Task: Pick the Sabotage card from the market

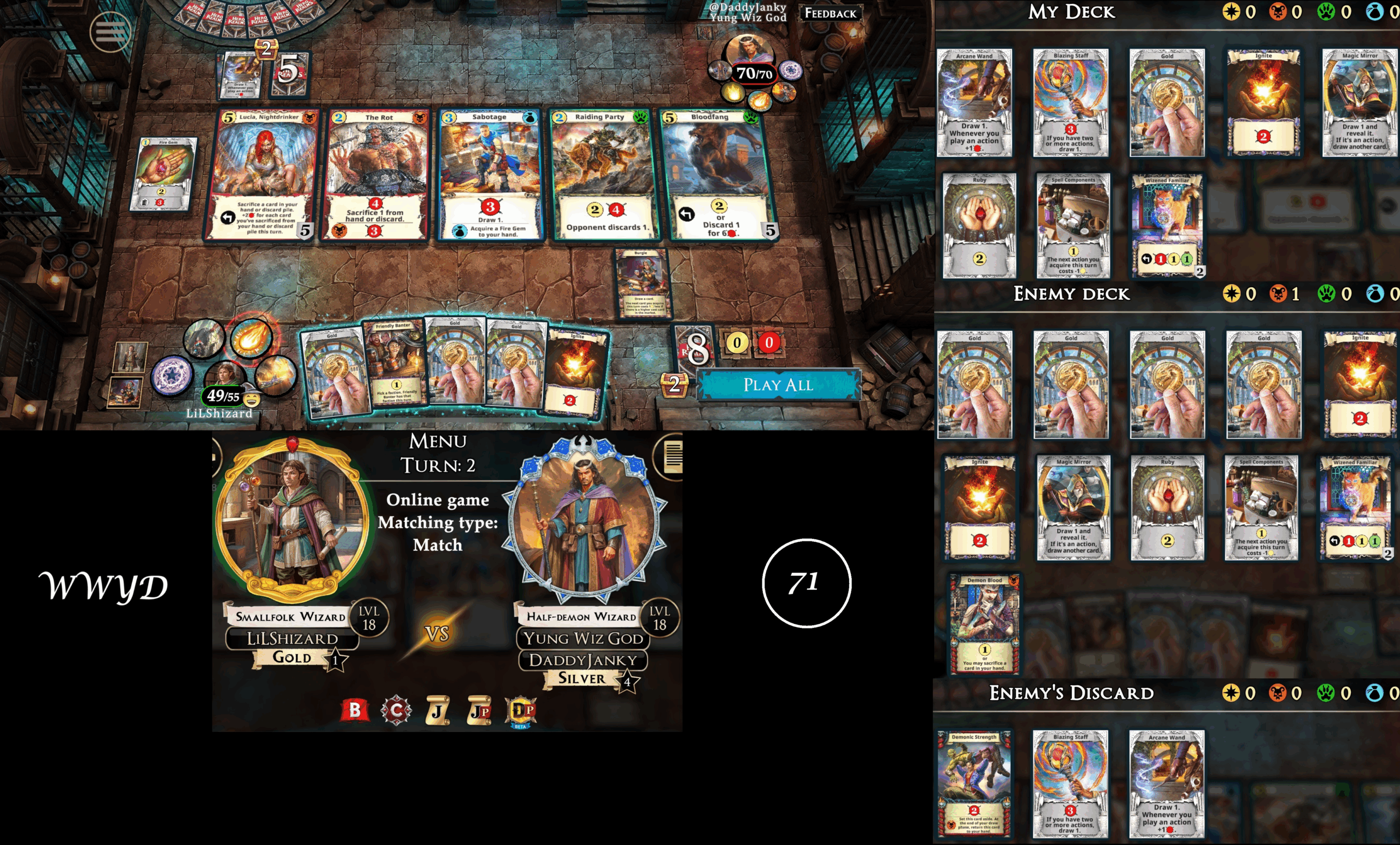Action: 491,174
